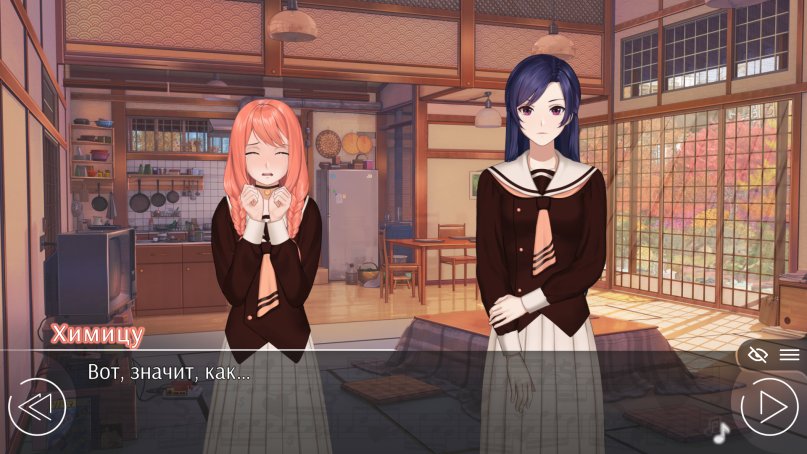
Task: Open the hamburger menu
Action: tap(789, 355)
